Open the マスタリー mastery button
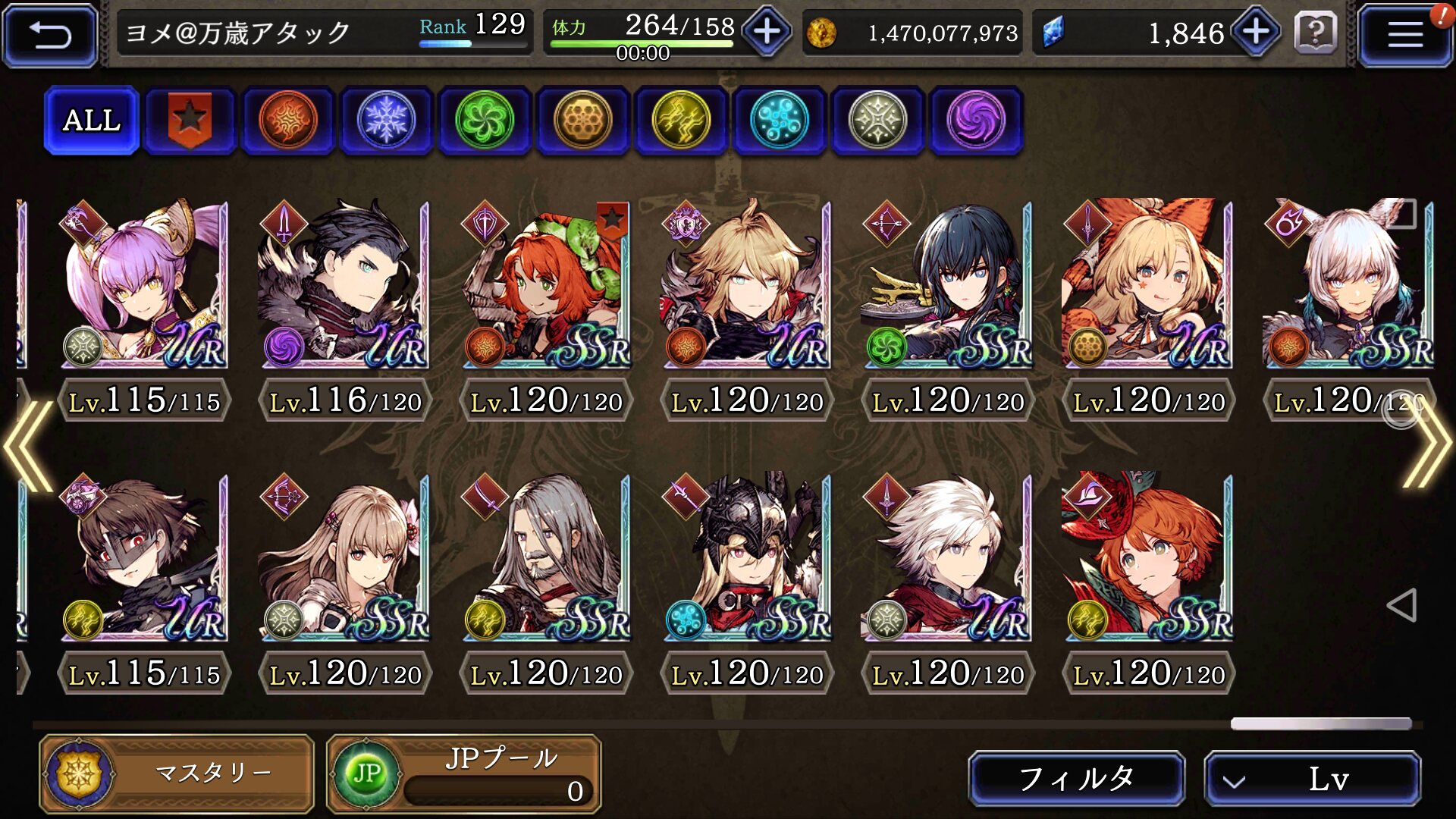The height and width of the screenshot is (819, 1456). [177, 773]
